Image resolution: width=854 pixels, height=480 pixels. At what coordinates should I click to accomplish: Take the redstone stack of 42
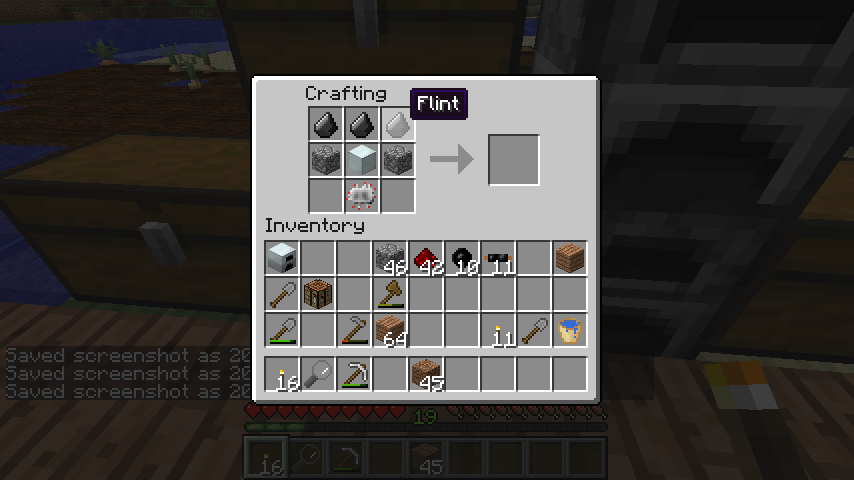[x=427, y=259]
